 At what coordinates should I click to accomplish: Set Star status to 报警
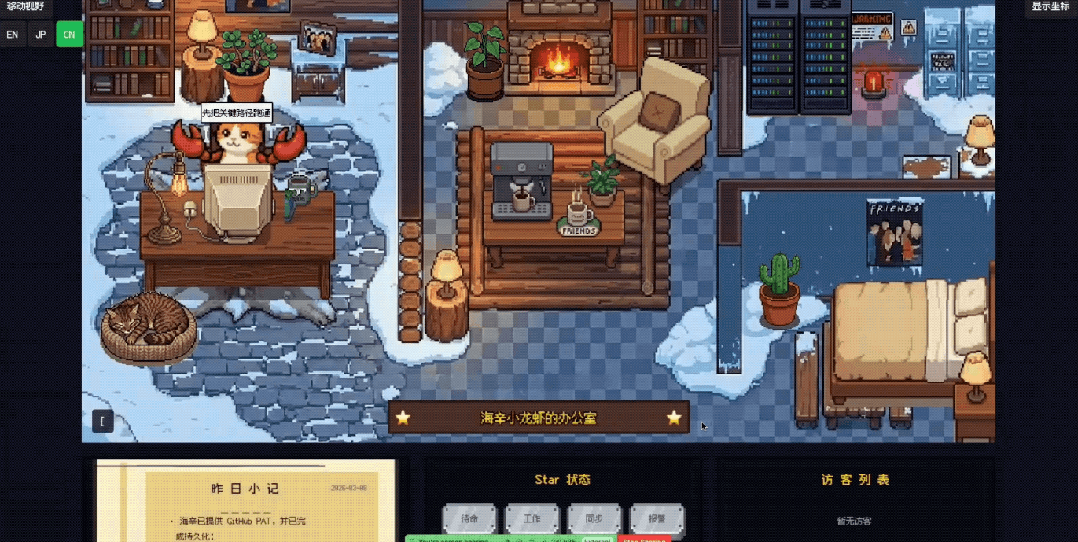pos(657,519)
